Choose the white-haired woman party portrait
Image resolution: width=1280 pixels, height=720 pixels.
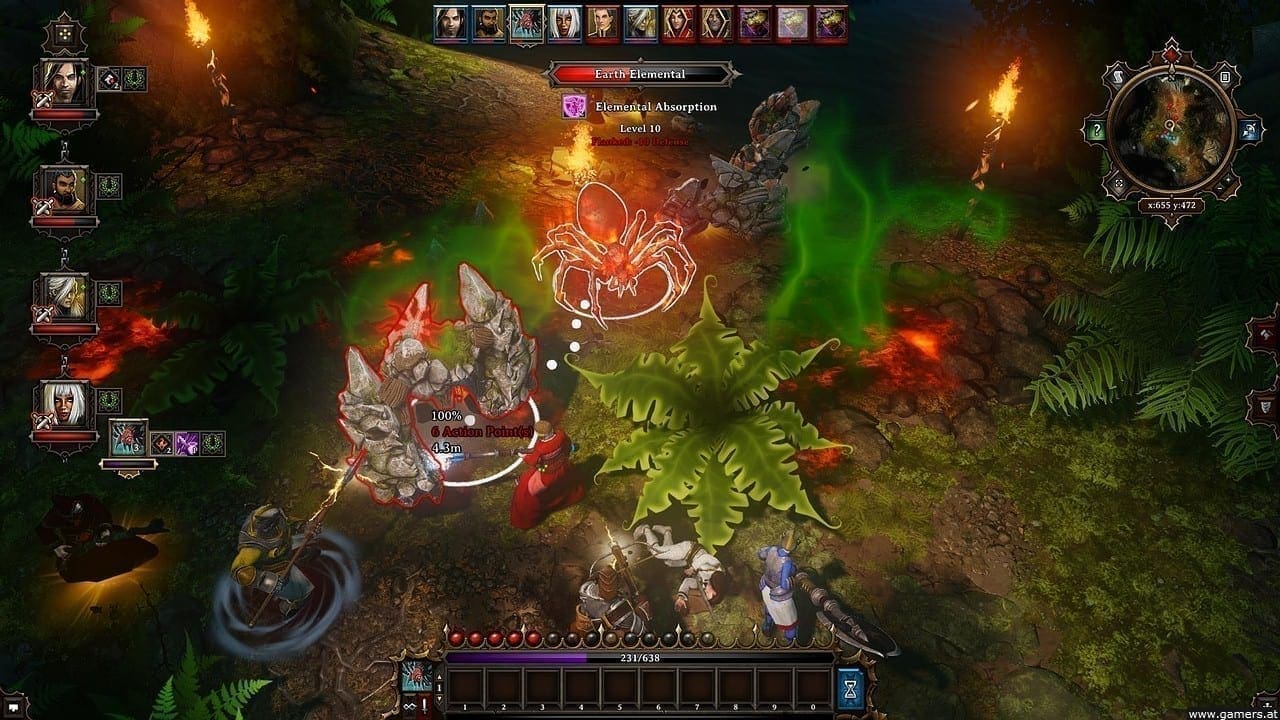(64, 406)
